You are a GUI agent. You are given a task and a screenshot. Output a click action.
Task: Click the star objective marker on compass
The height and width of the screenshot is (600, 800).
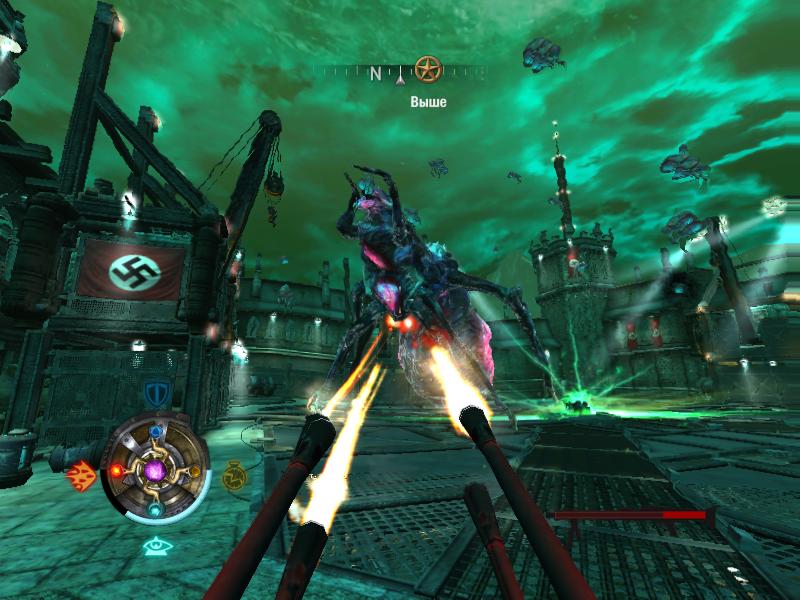(x=428, y=71)
